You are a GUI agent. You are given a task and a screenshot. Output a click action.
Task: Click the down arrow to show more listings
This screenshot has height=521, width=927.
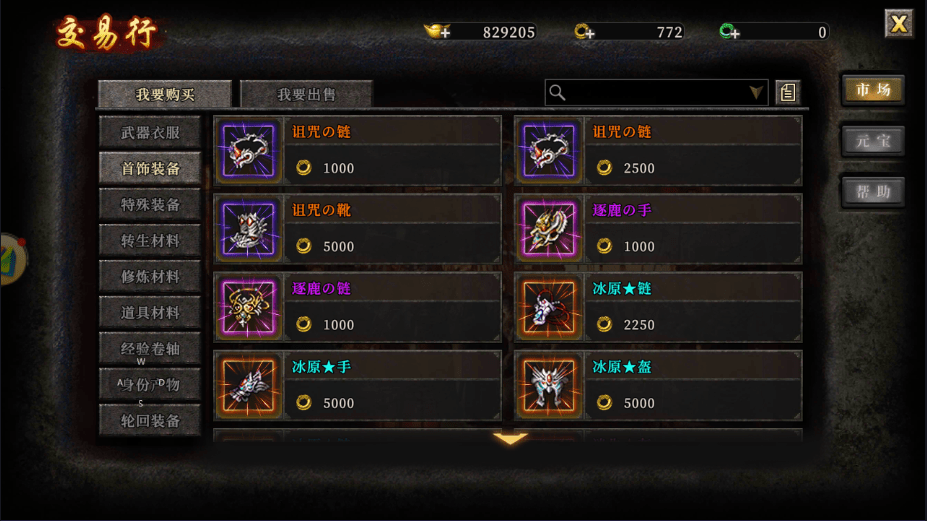click(510, 439)
